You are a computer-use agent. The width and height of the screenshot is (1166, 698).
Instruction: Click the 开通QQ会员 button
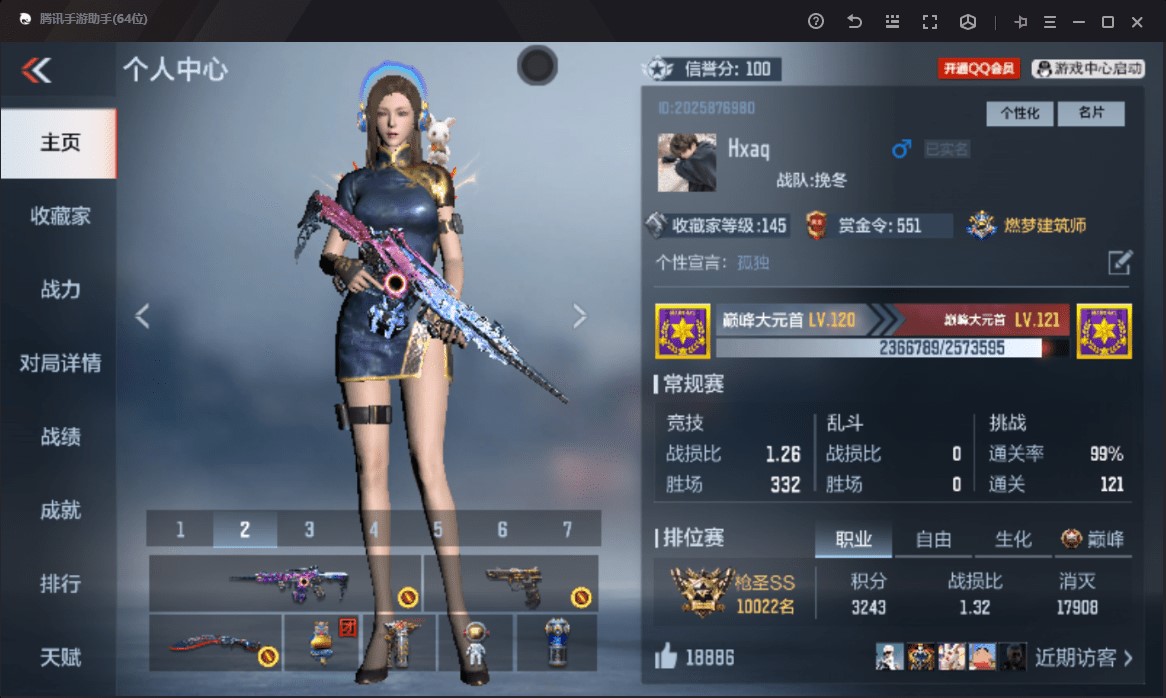coord(977,69)
